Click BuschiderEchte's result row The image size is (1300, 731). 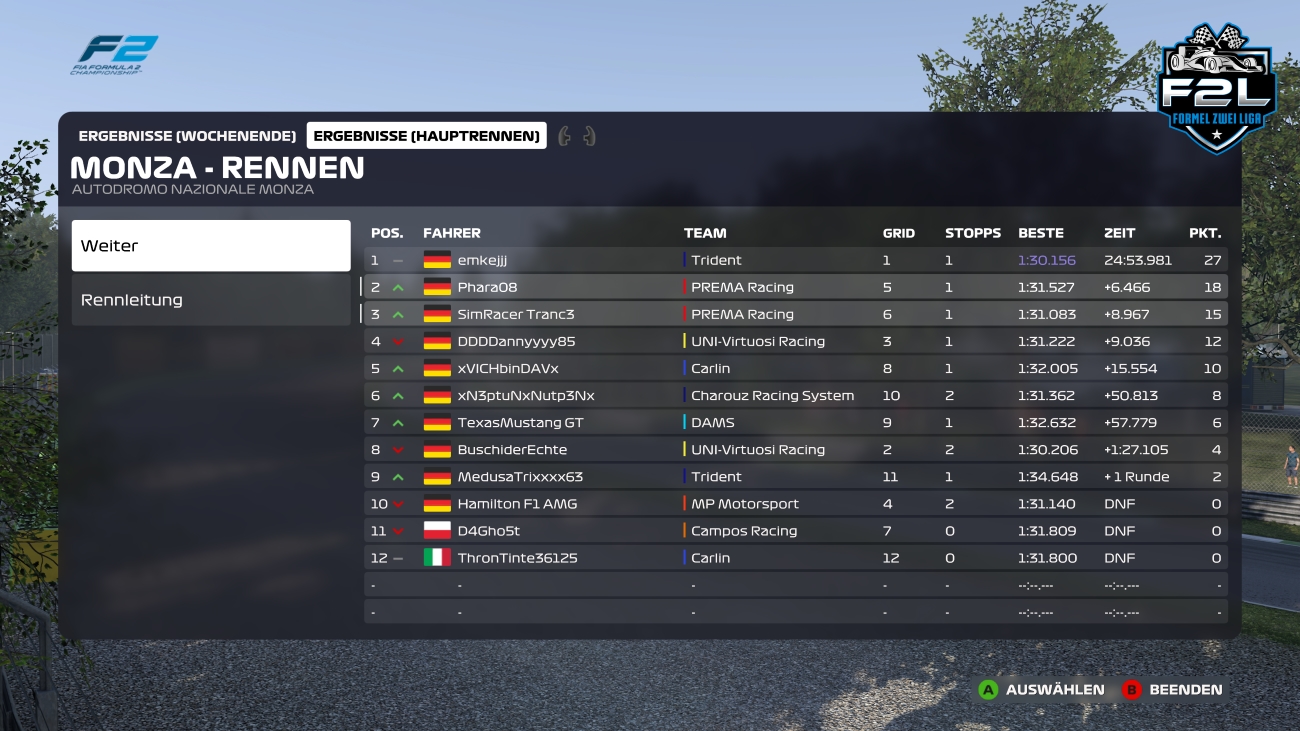[x=795, y=450]
